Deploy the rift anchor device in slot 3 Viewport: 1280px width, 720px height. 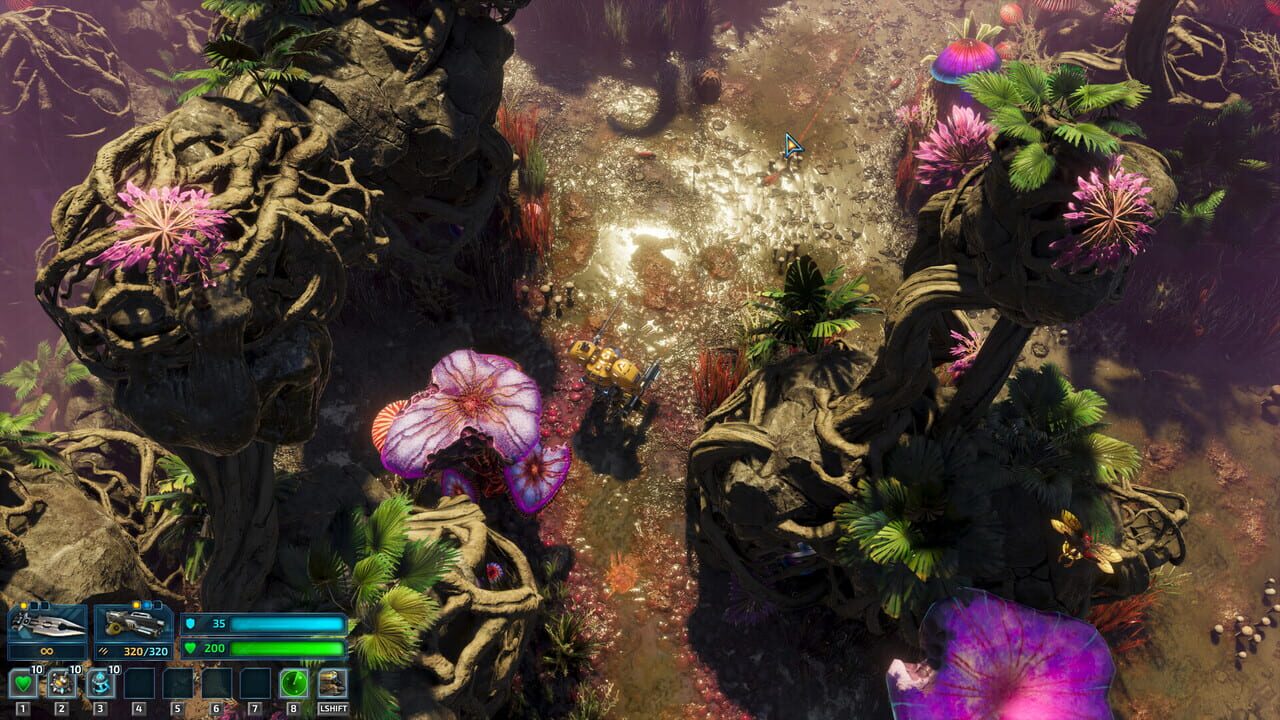[101, 683]
